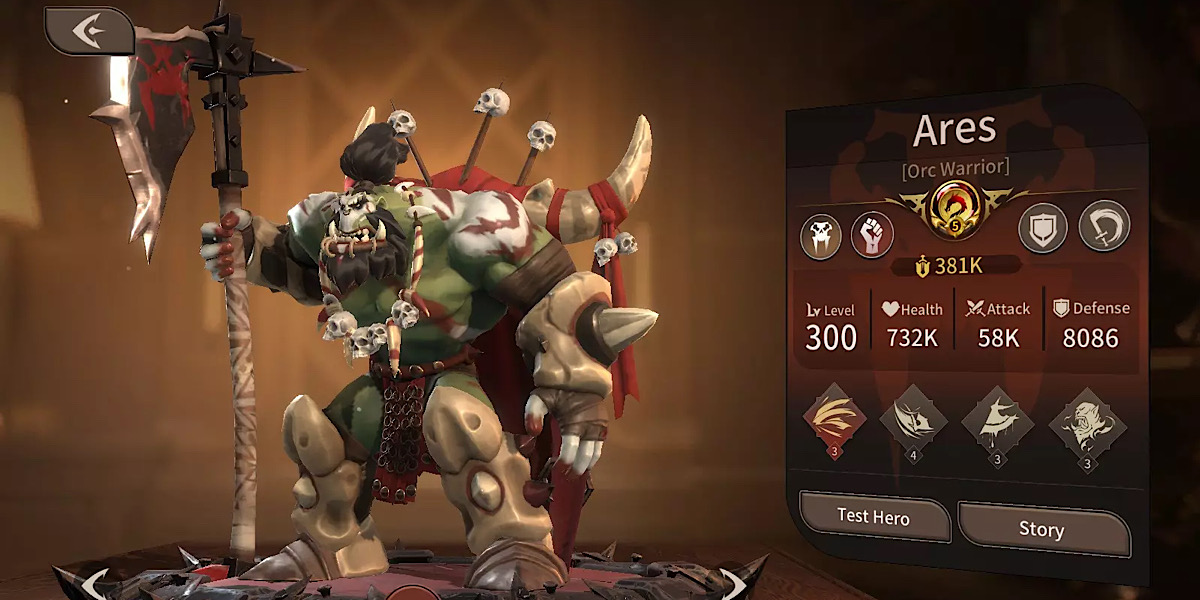
Task: Select the orc skull faction icon
Action: pos(820,236)
